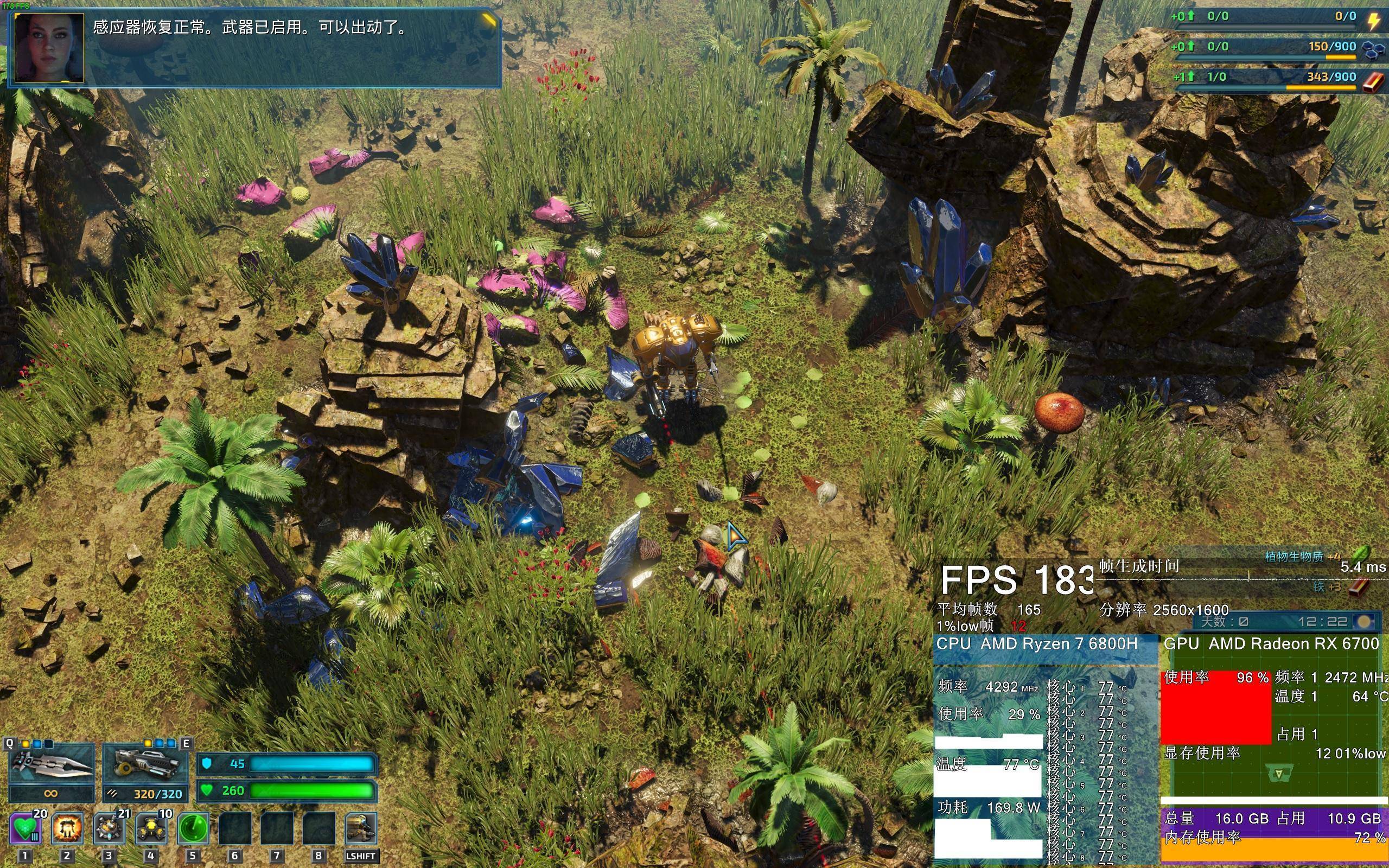Activate the fiery explosion ability icon
Screen dimensions: 1389x868
pos(67,828)
